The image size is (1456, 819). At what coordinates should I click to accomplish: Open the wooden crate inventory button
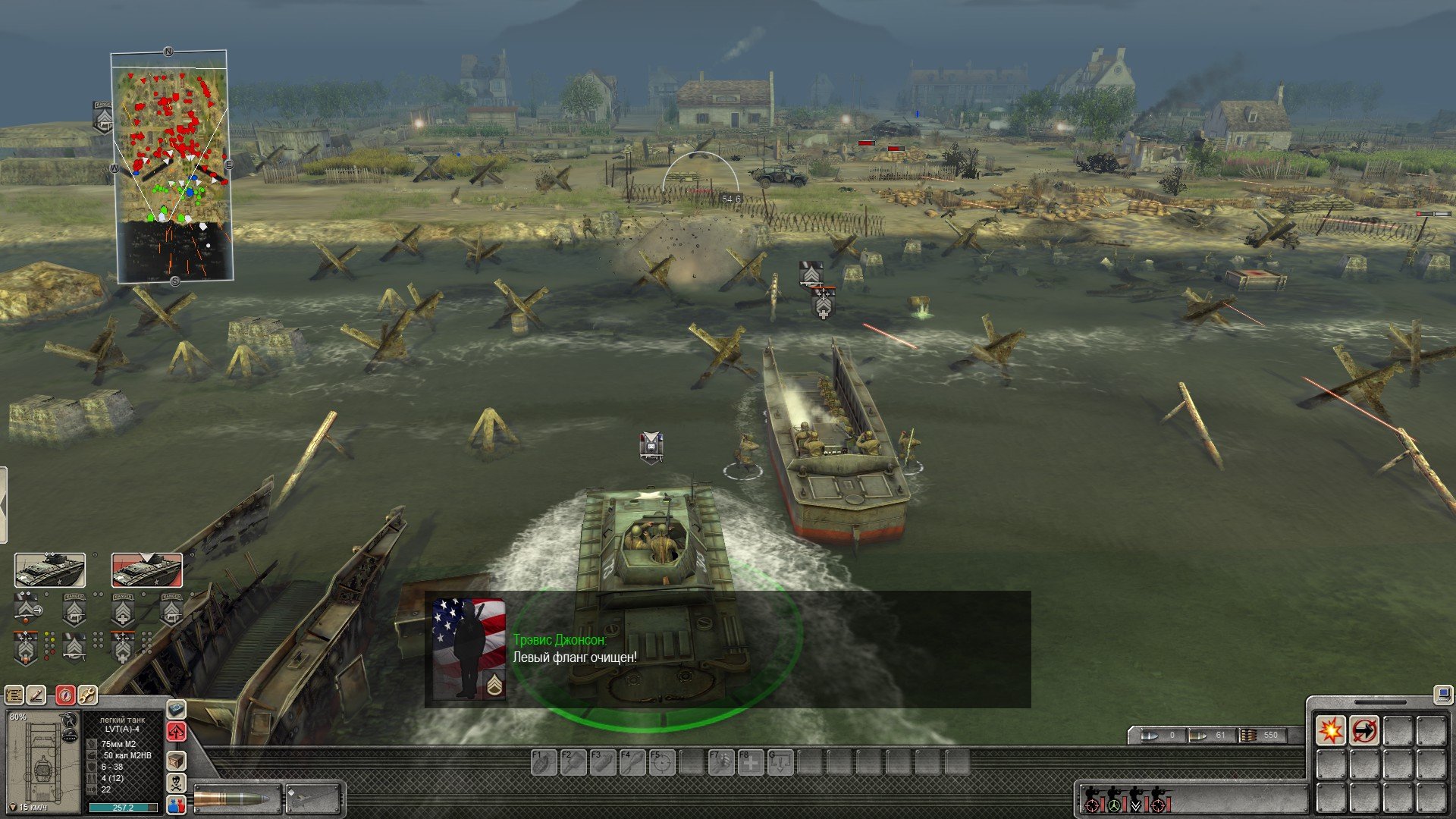(x=176, y=760)
